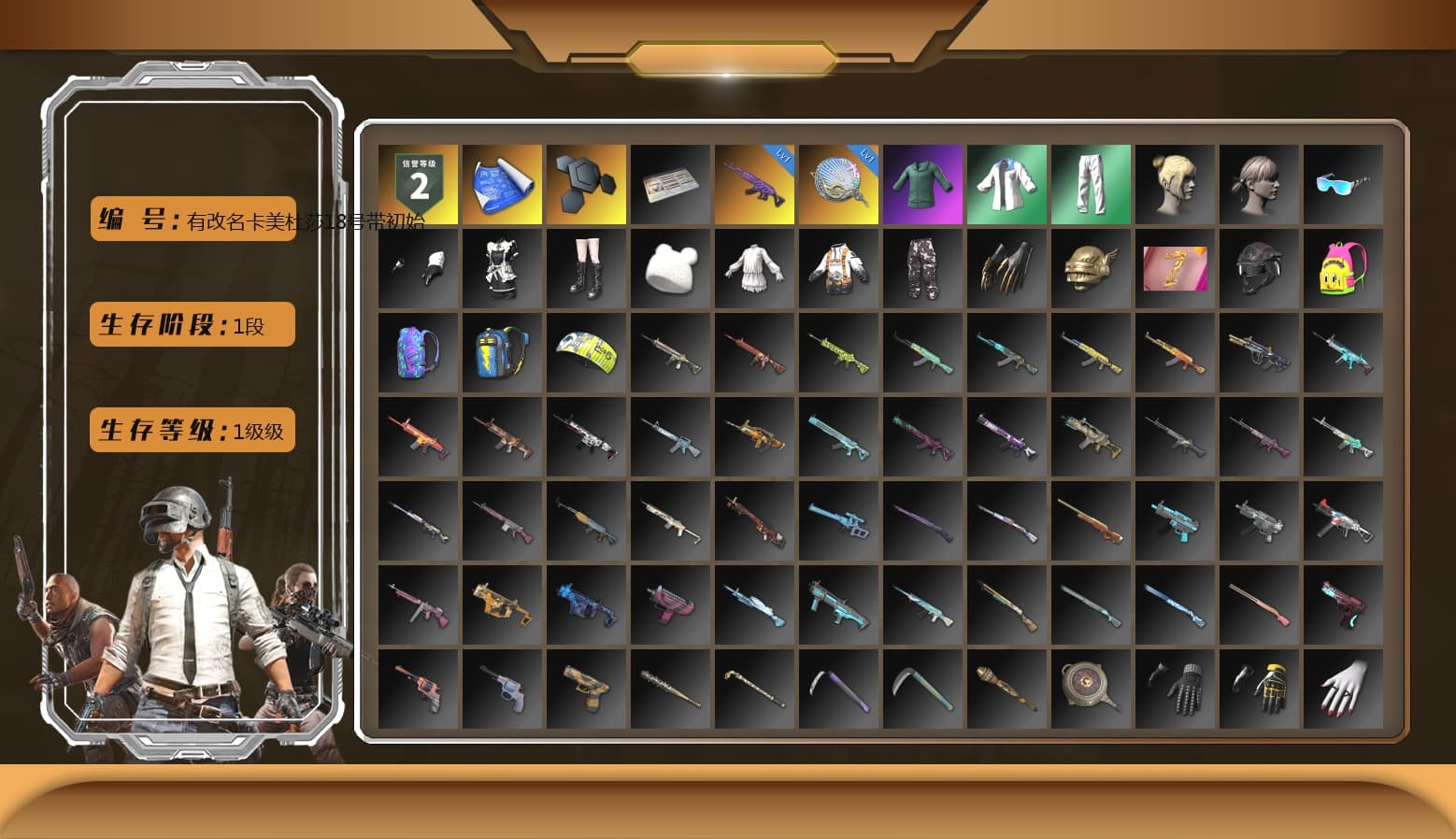
Task: Choose the camouflage pants item
Action: pos(922,269)
